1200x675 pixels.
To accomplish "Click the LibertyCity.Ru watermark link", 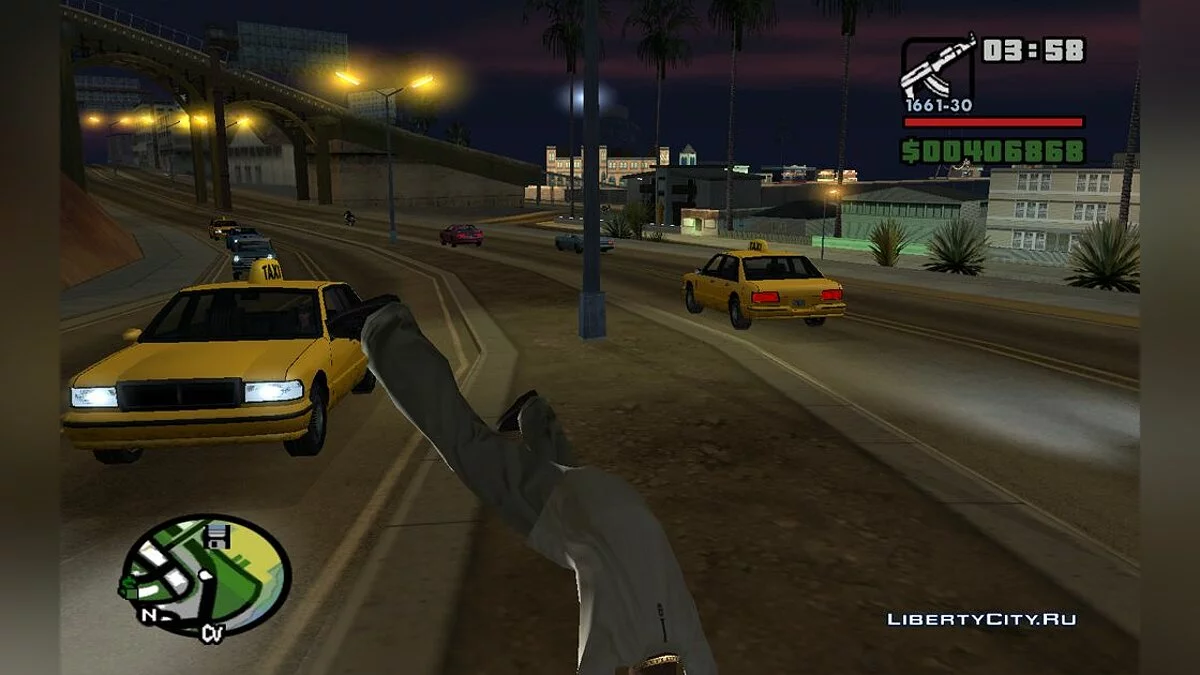I will pyautogui.click(x=981, y=619).
